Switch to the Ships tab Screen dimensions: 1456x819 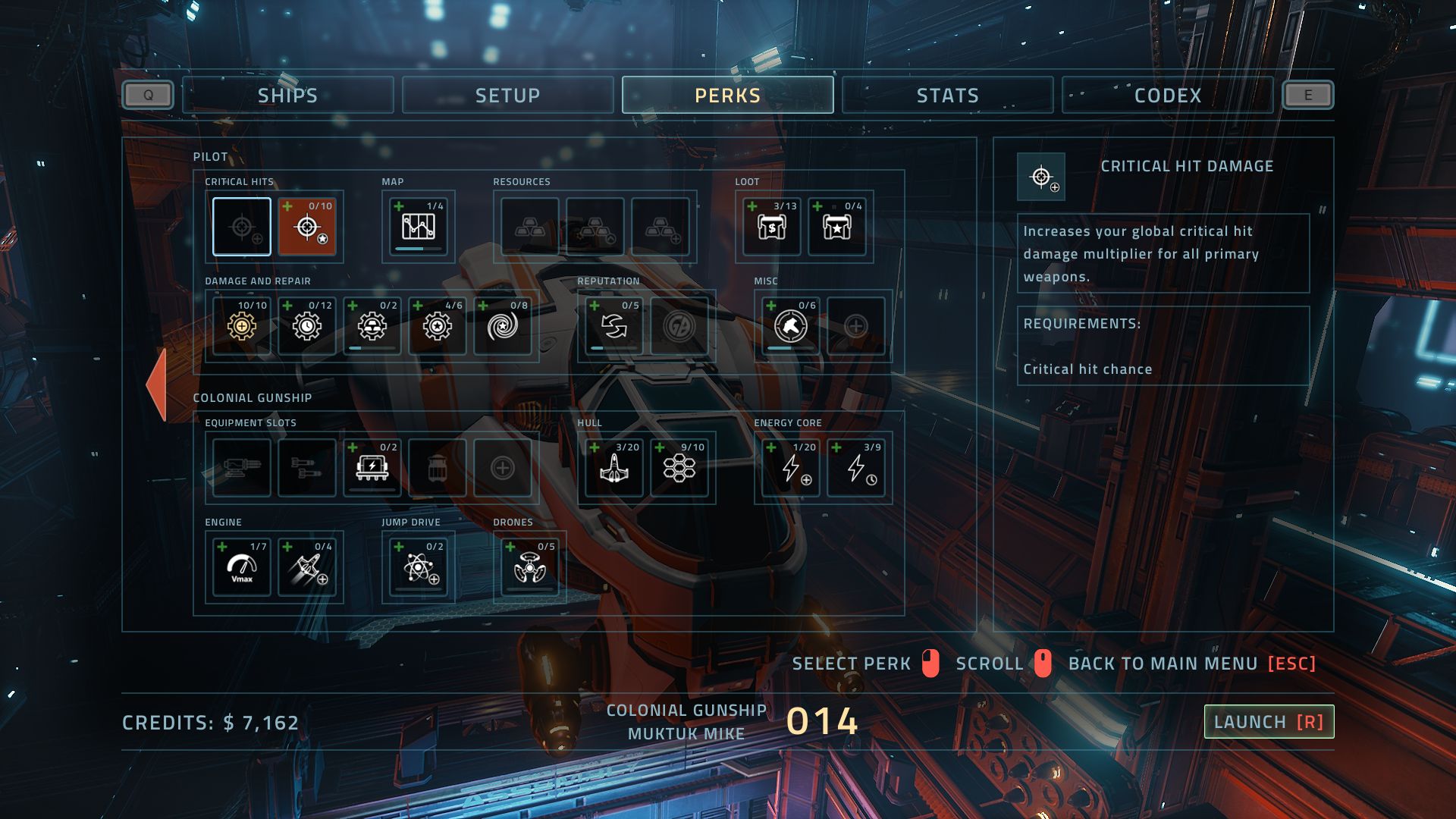287,96
